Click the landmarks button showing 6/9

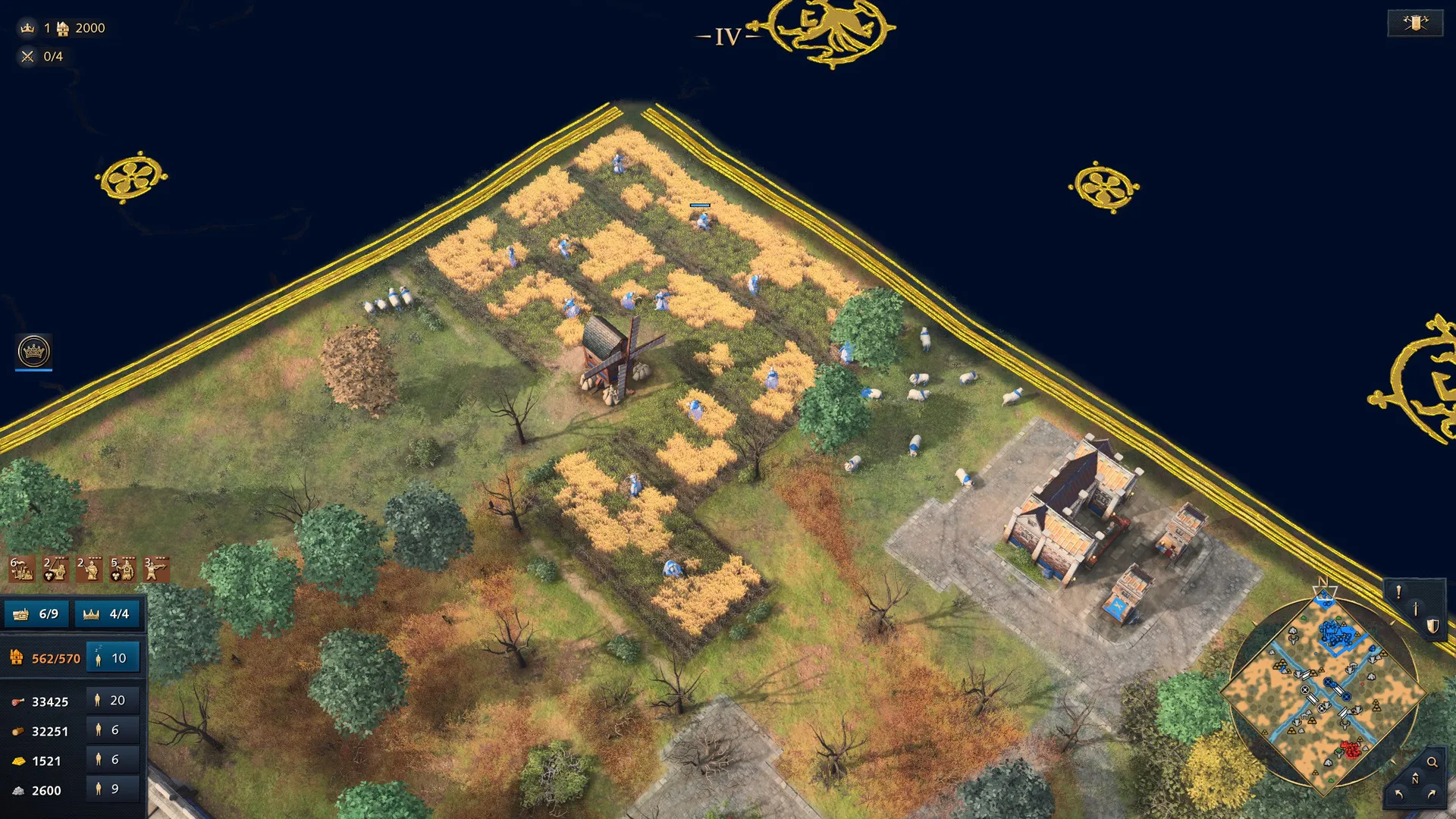(37, 613)
